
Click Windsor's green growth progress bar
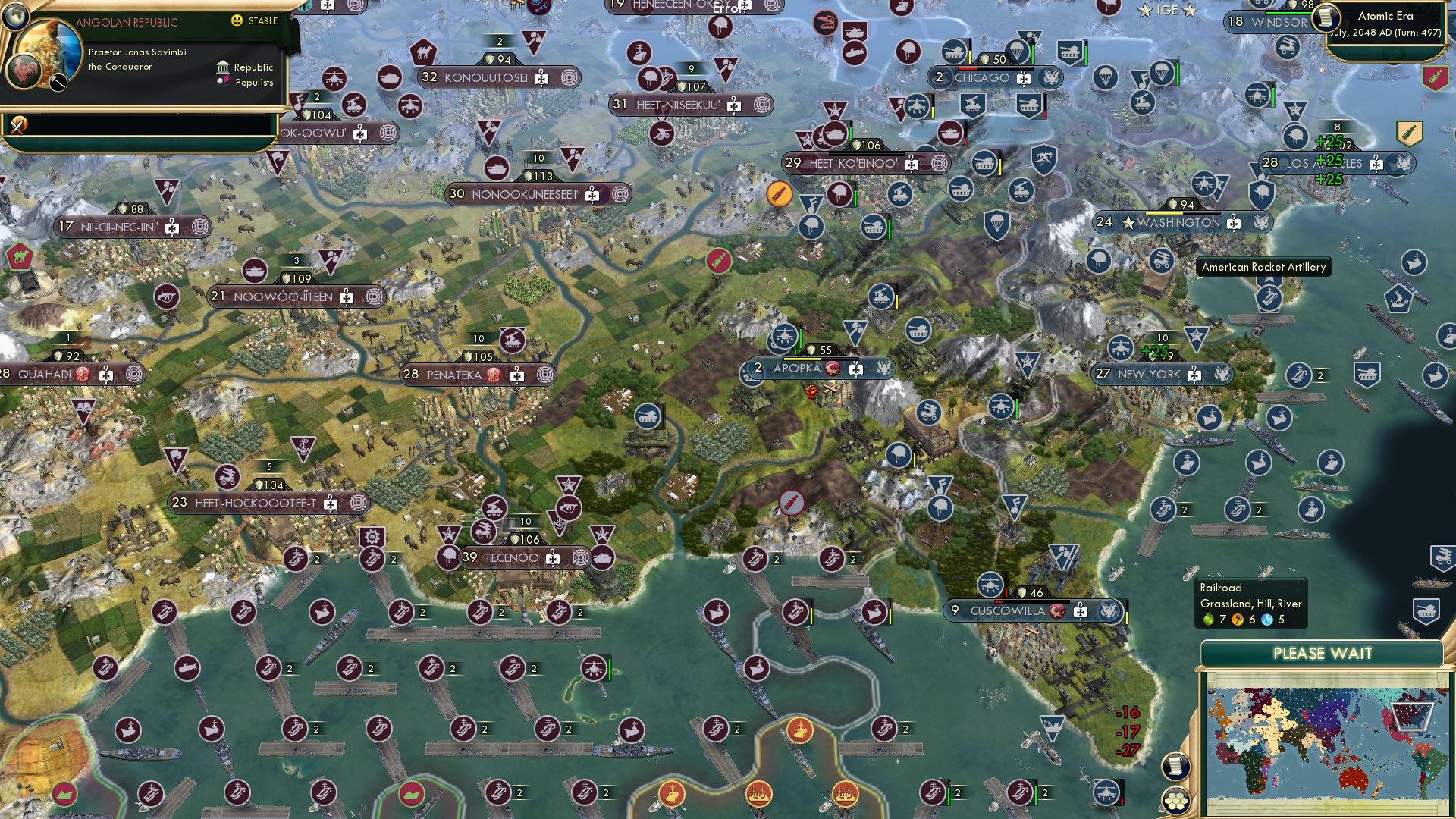tap(1288, 12)
